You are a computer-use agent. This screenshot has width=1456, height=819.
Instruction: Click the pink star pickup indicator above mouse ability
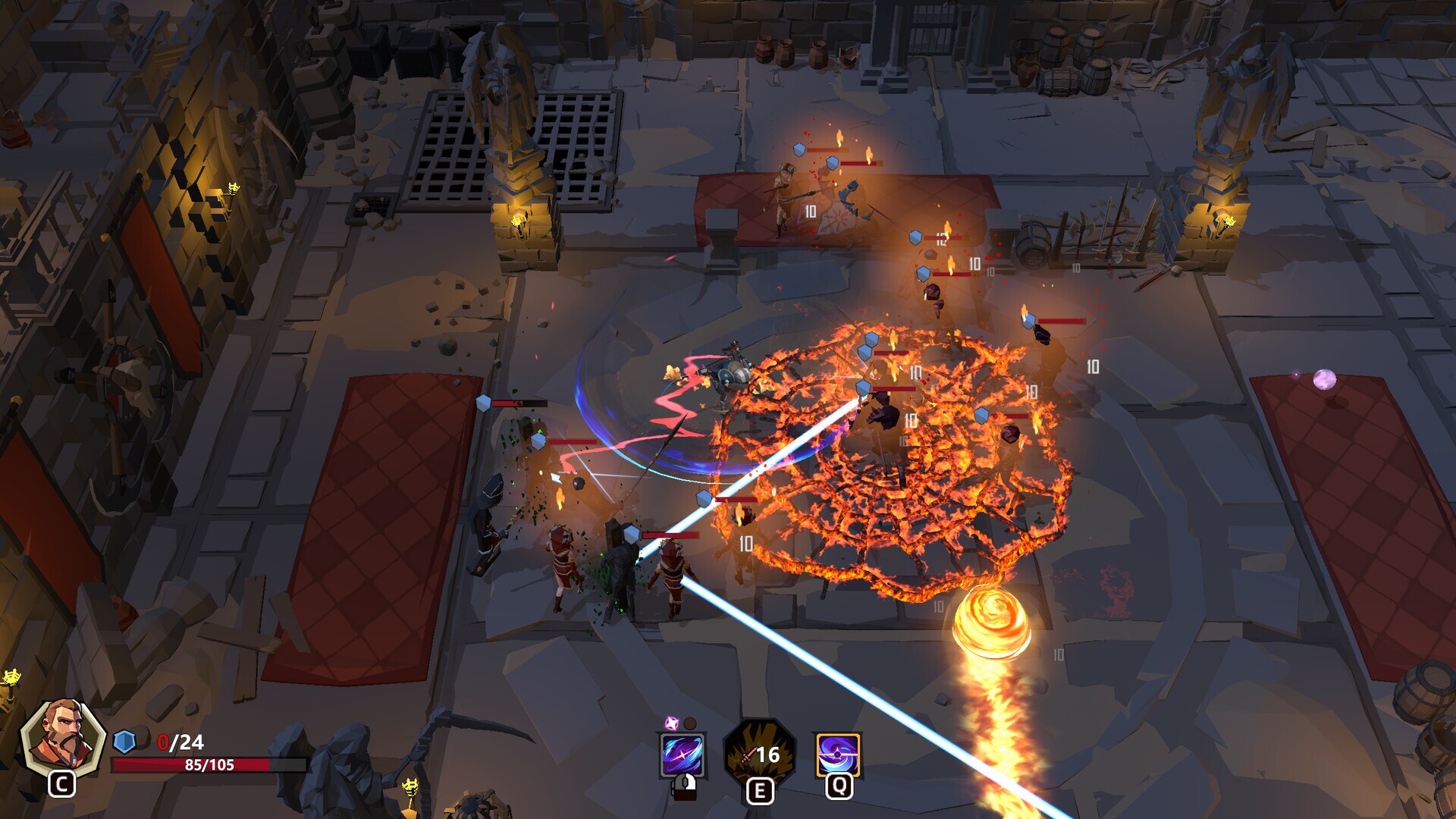pyautogui.click(x=671, y=723)
